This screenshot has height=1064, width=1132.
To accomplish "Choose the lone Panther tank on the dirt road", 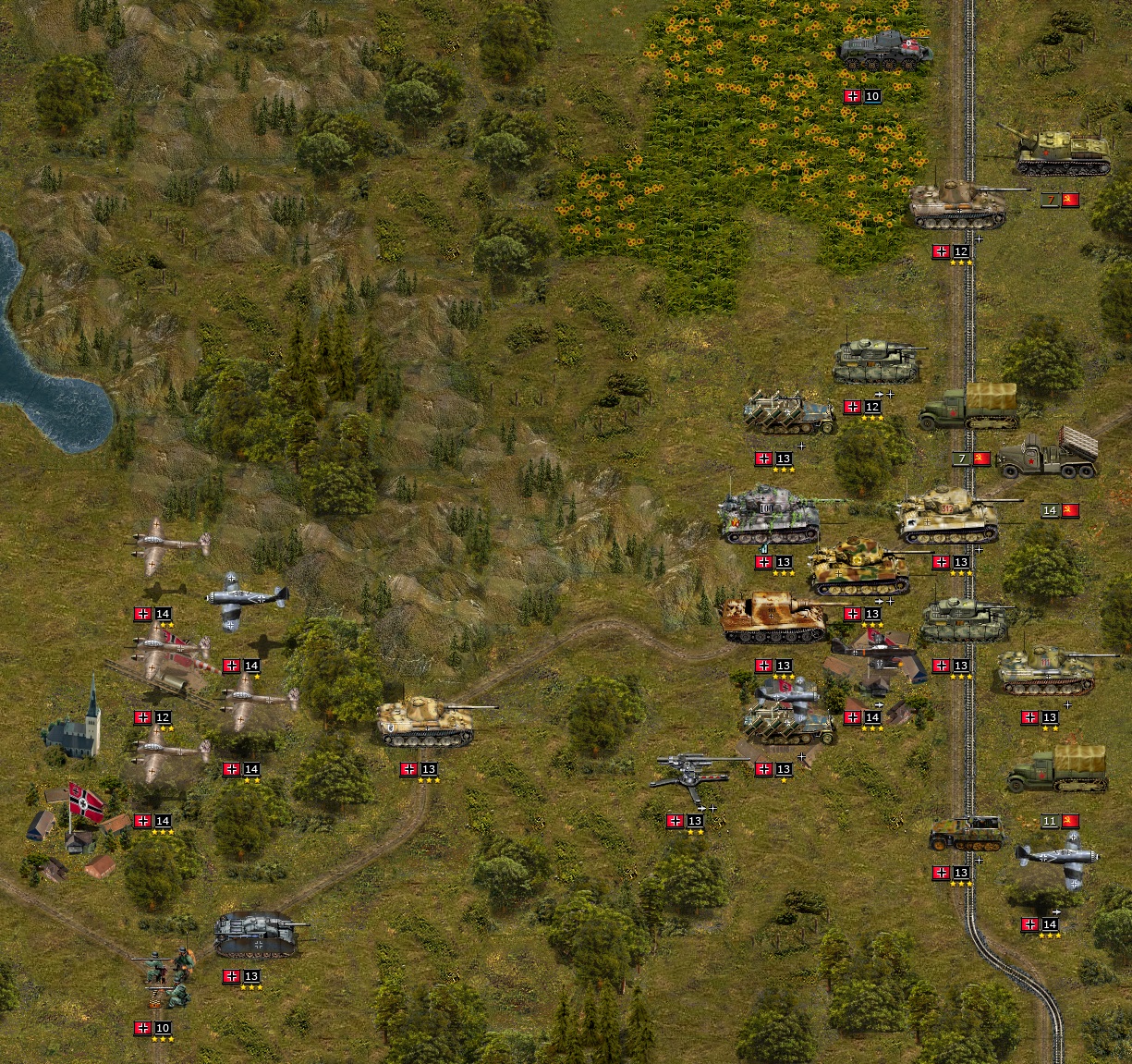I will coord(427,720).
